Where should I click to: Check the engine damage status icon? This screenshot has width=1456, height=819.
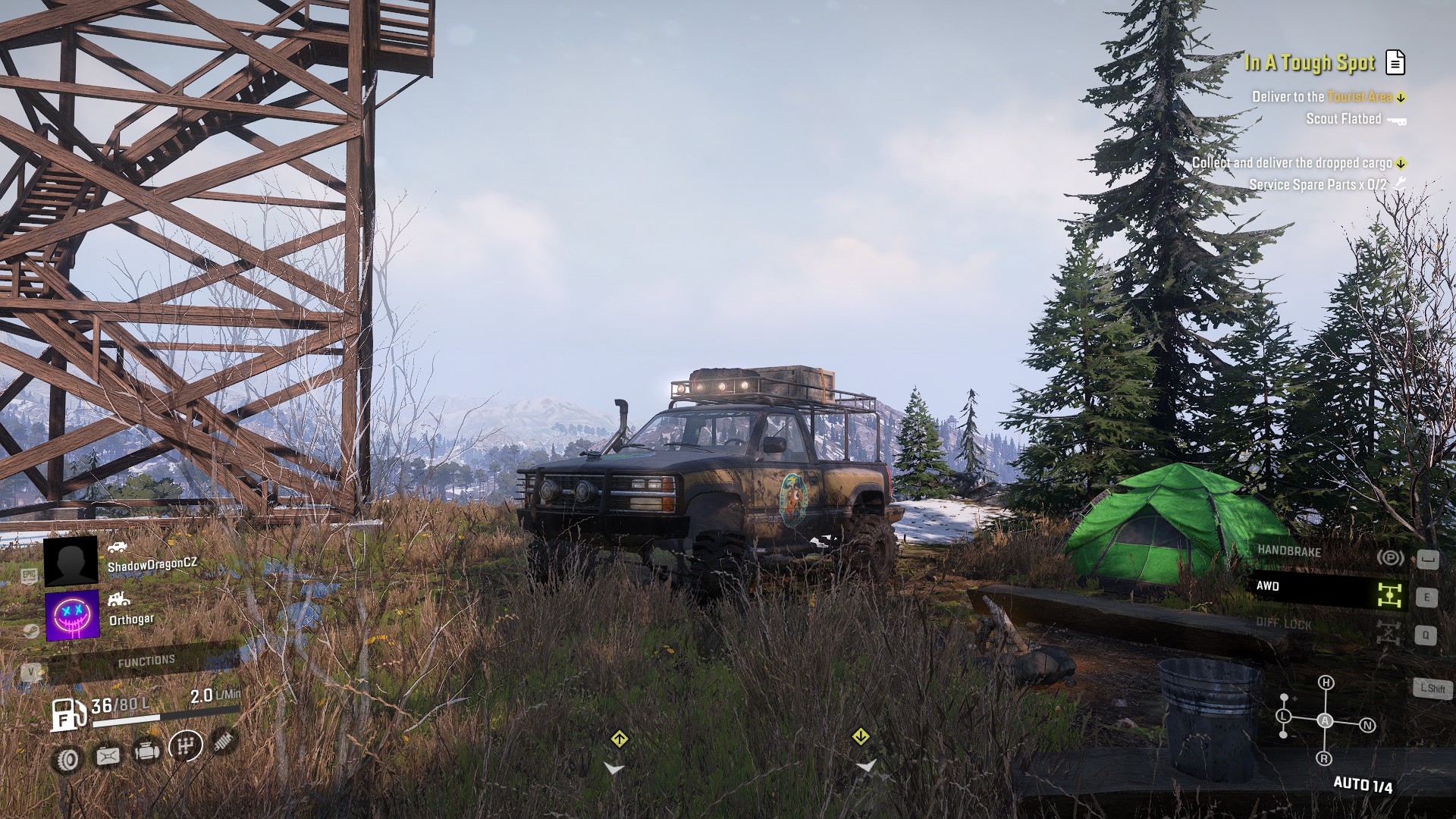click(x=146, y=752)
